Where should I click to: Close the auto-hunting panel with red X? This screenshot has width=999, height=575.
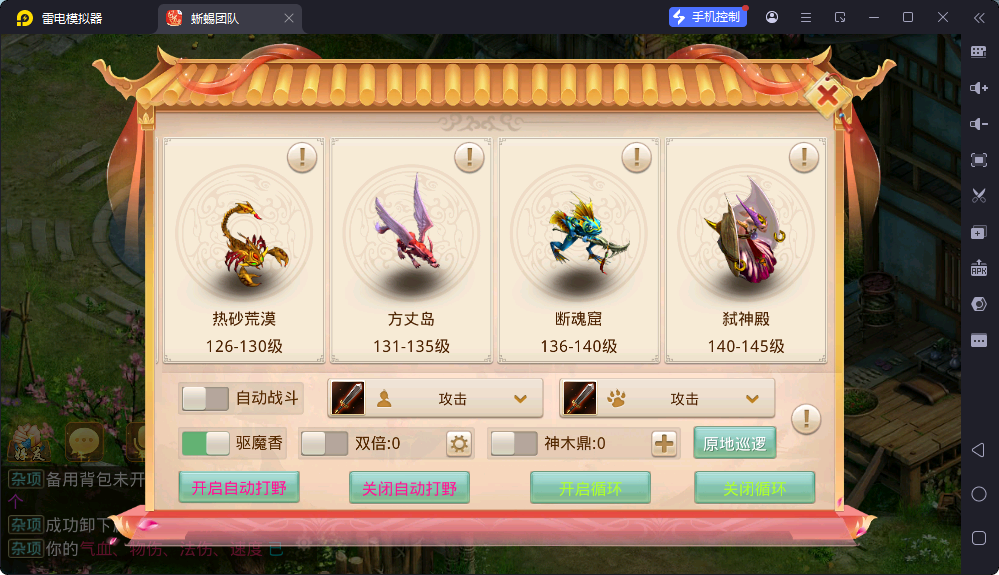pyautogui.click(x=828, y=96)
